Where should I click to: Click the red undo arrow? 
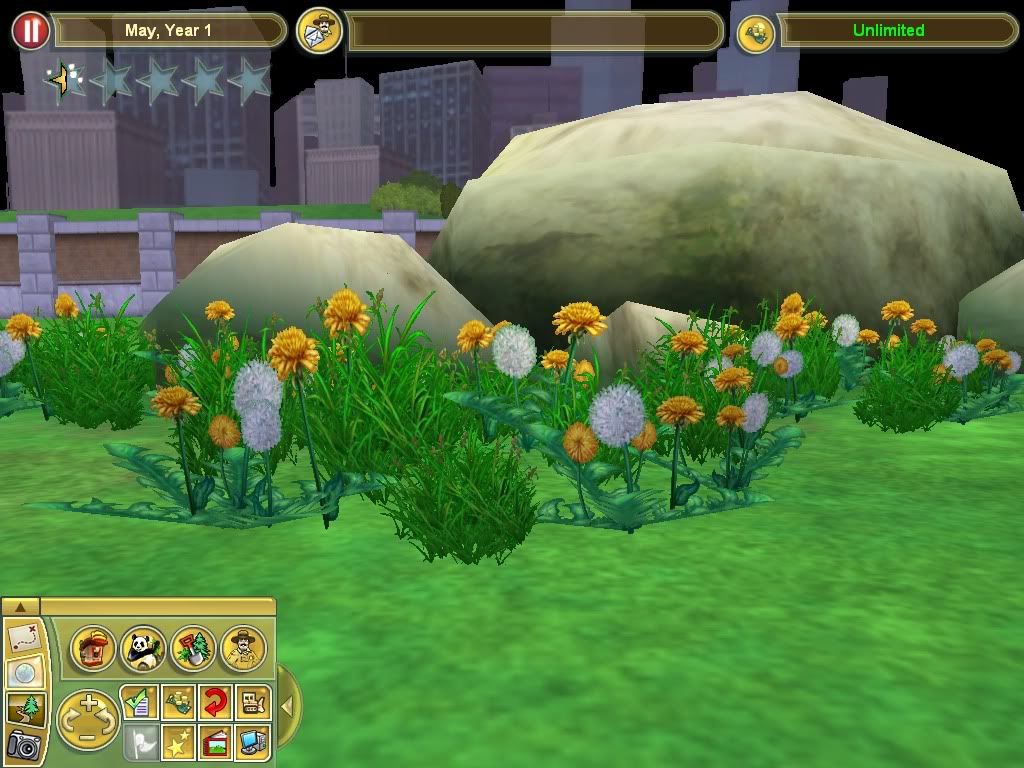click(215, 703)
